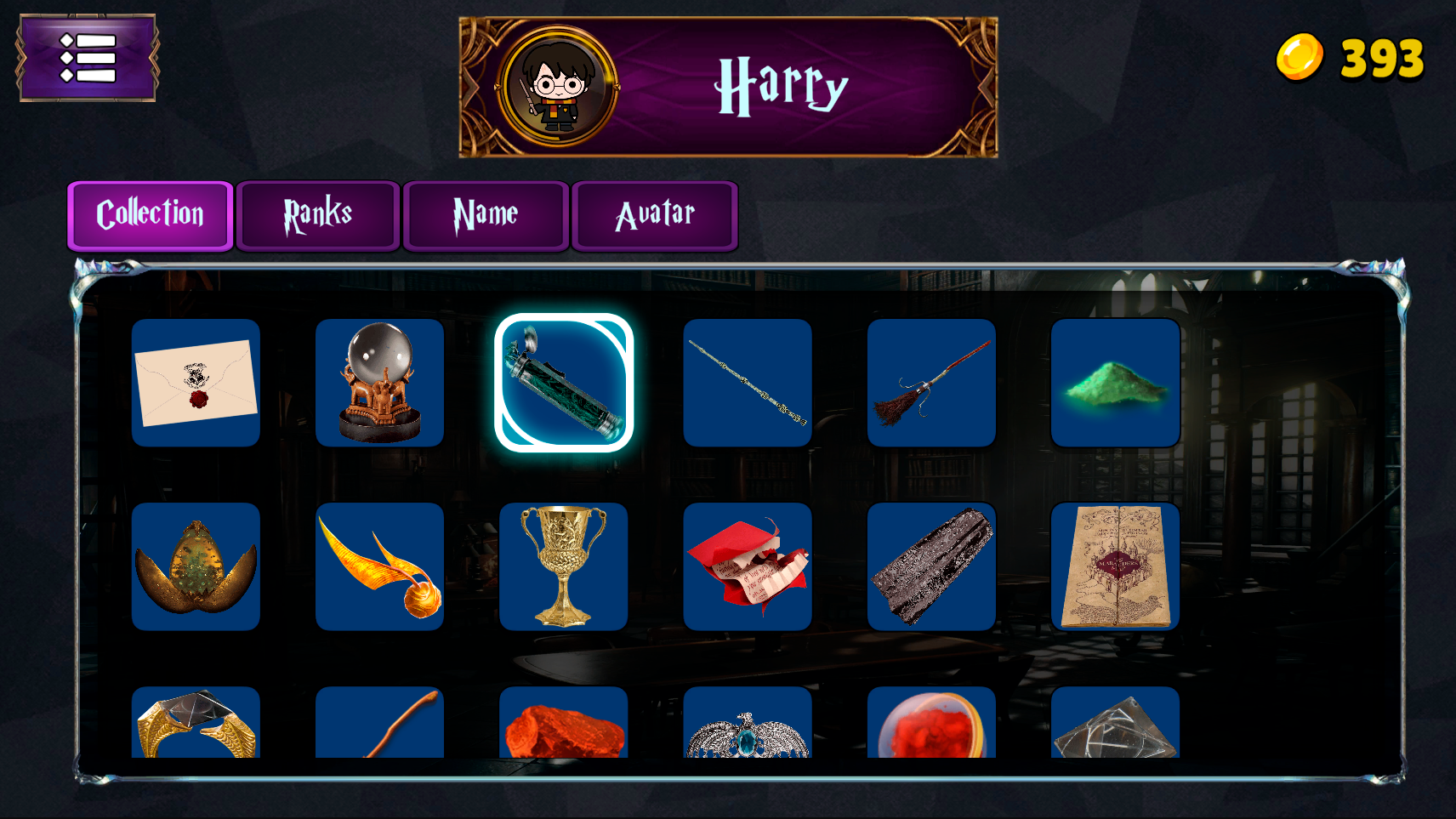Deselect the highlighted vial collectible
This screenshot has width=1456, height=819.
point(564,383)
